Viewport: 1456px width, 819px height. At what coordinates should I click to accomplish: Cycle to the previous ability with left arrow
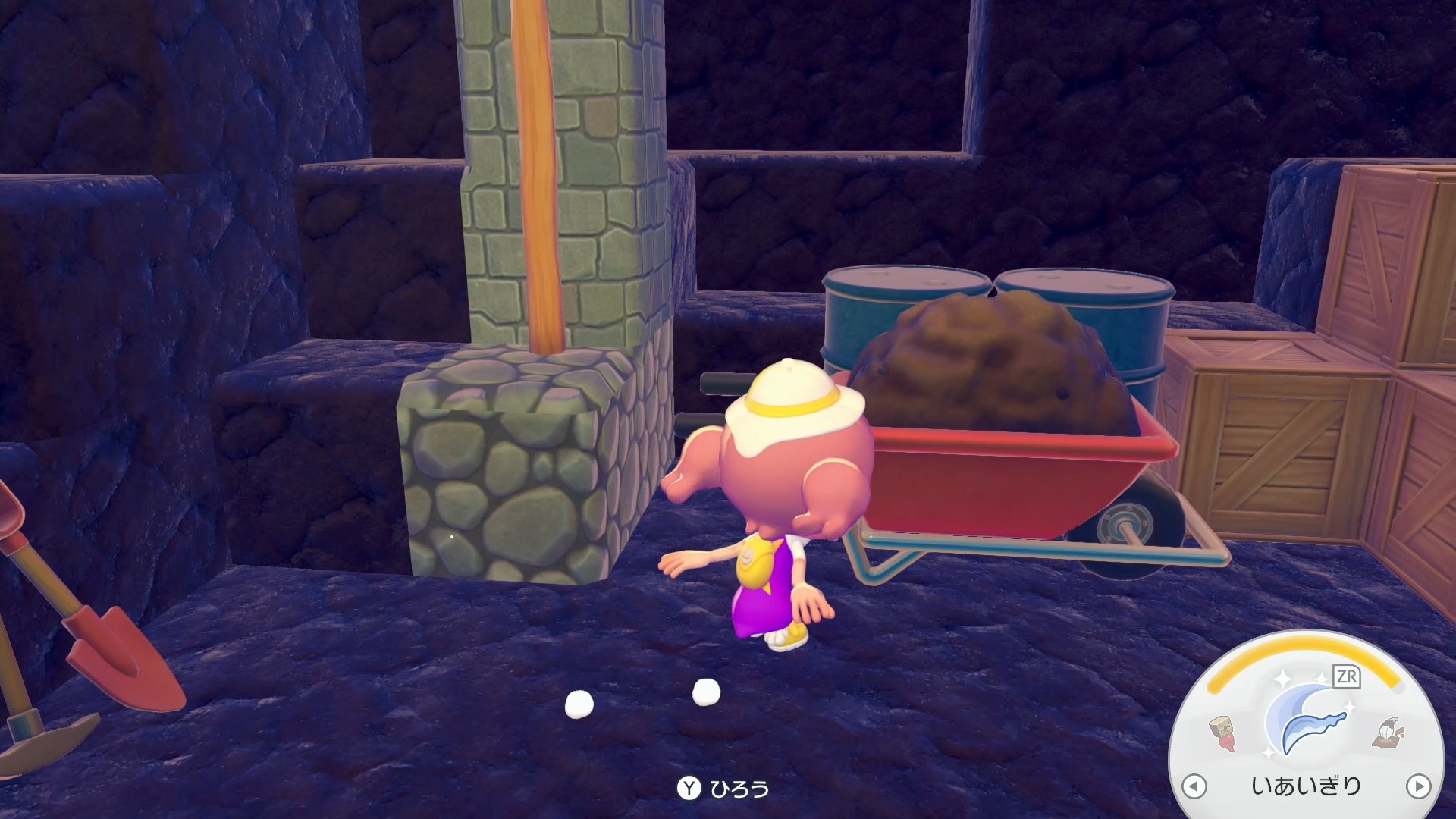pyautogui.click(x=1194, y=786)
